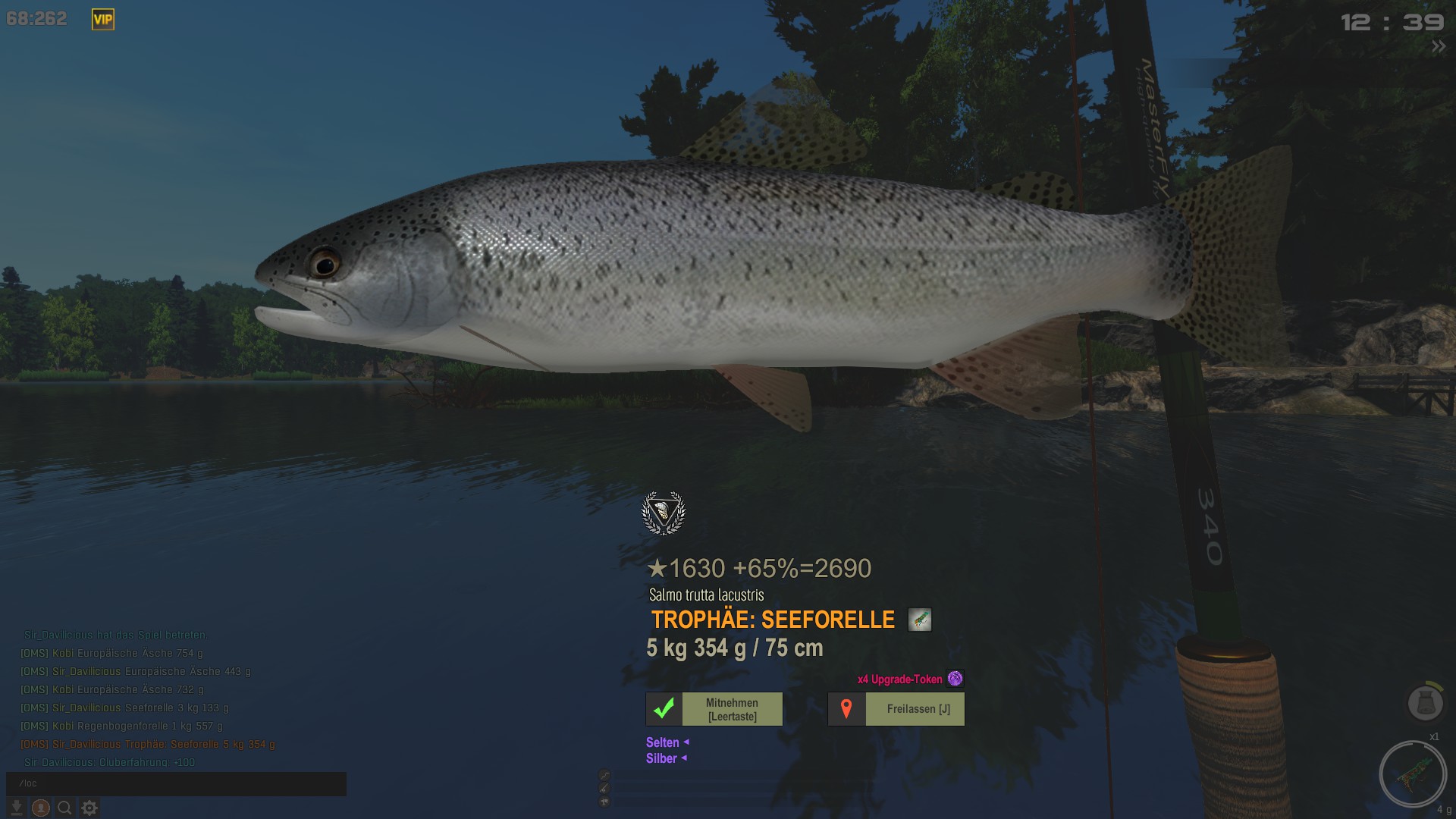Screen dimensions: 1456x819
Task: Click the Selten rarity label
Action: (663, 742)
